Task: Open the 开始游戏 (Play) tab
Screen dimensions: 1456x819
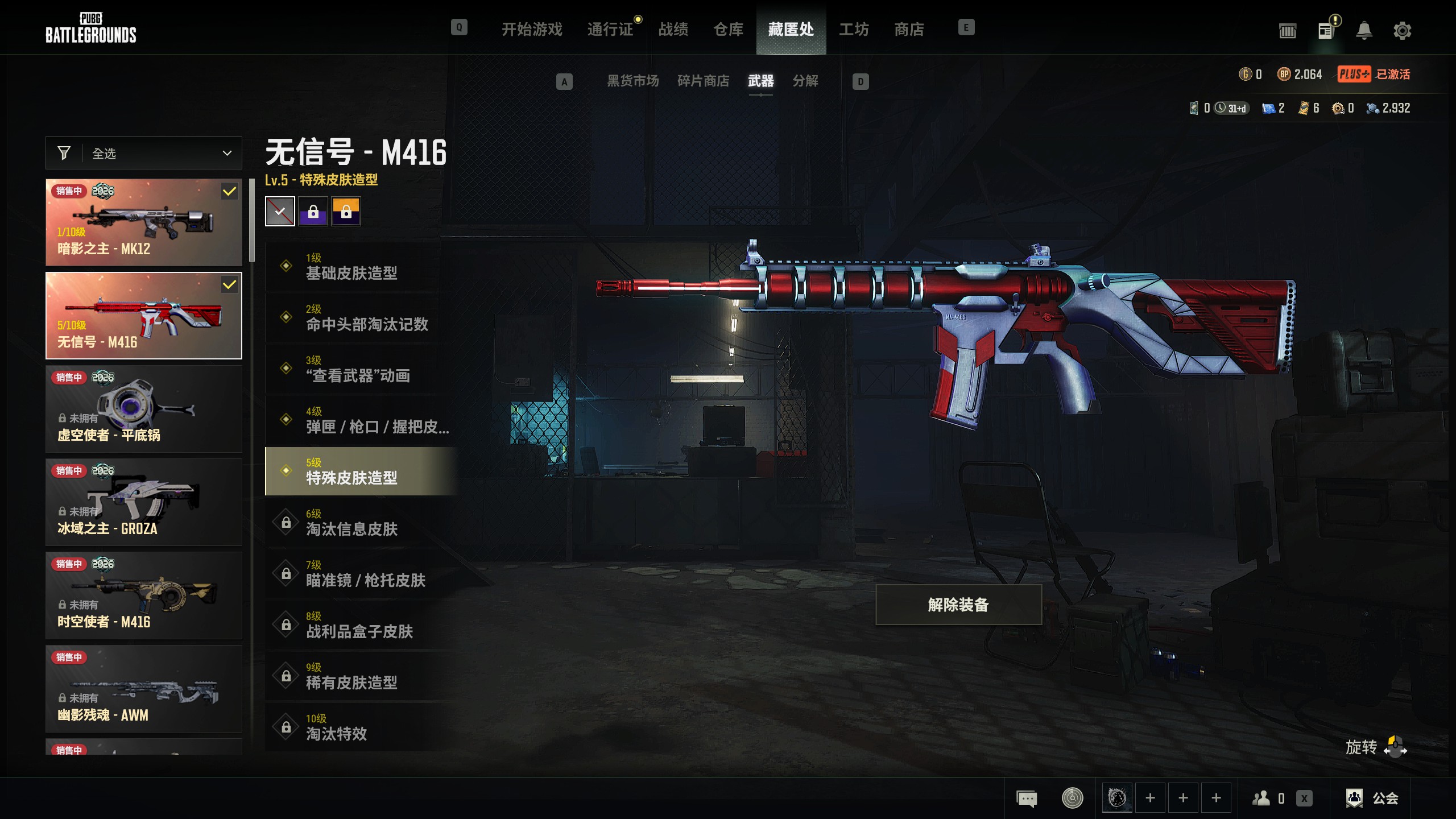Action: click(531, 29)
